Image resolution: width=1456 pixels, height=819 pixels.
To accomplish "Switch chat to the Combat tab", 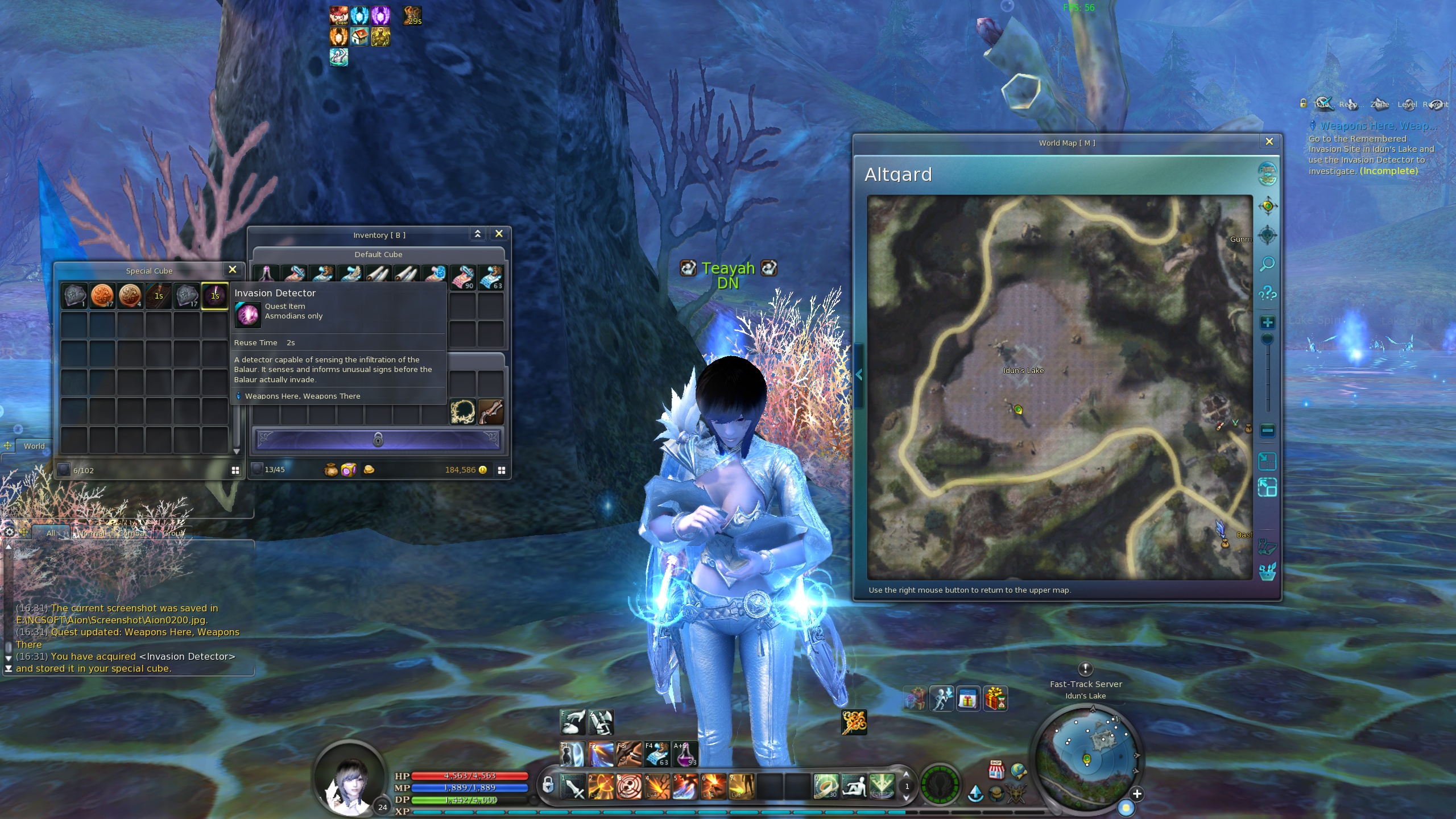I will [132, 533].
